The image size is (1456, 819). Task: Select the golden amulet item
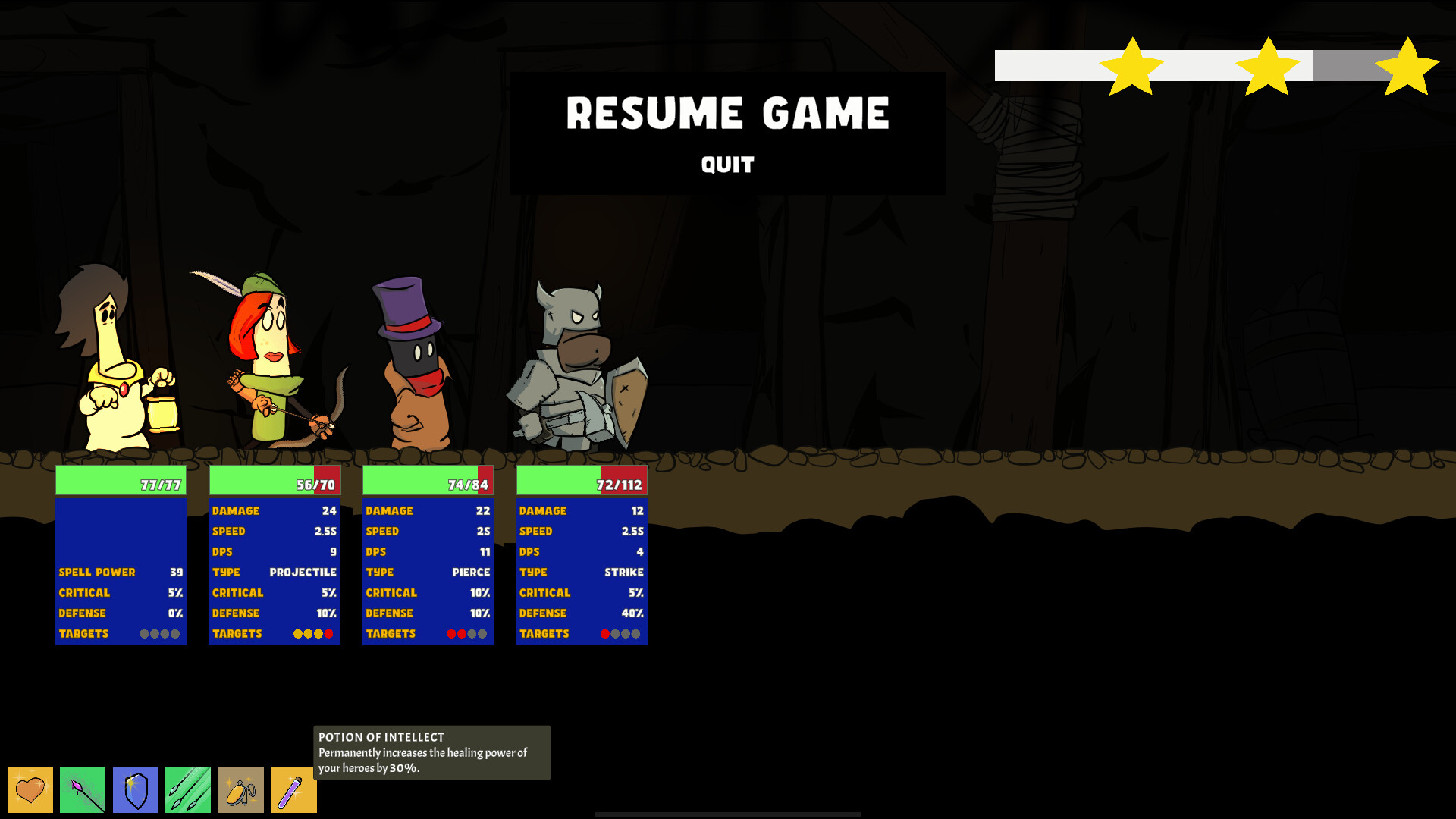pos(240,789)
